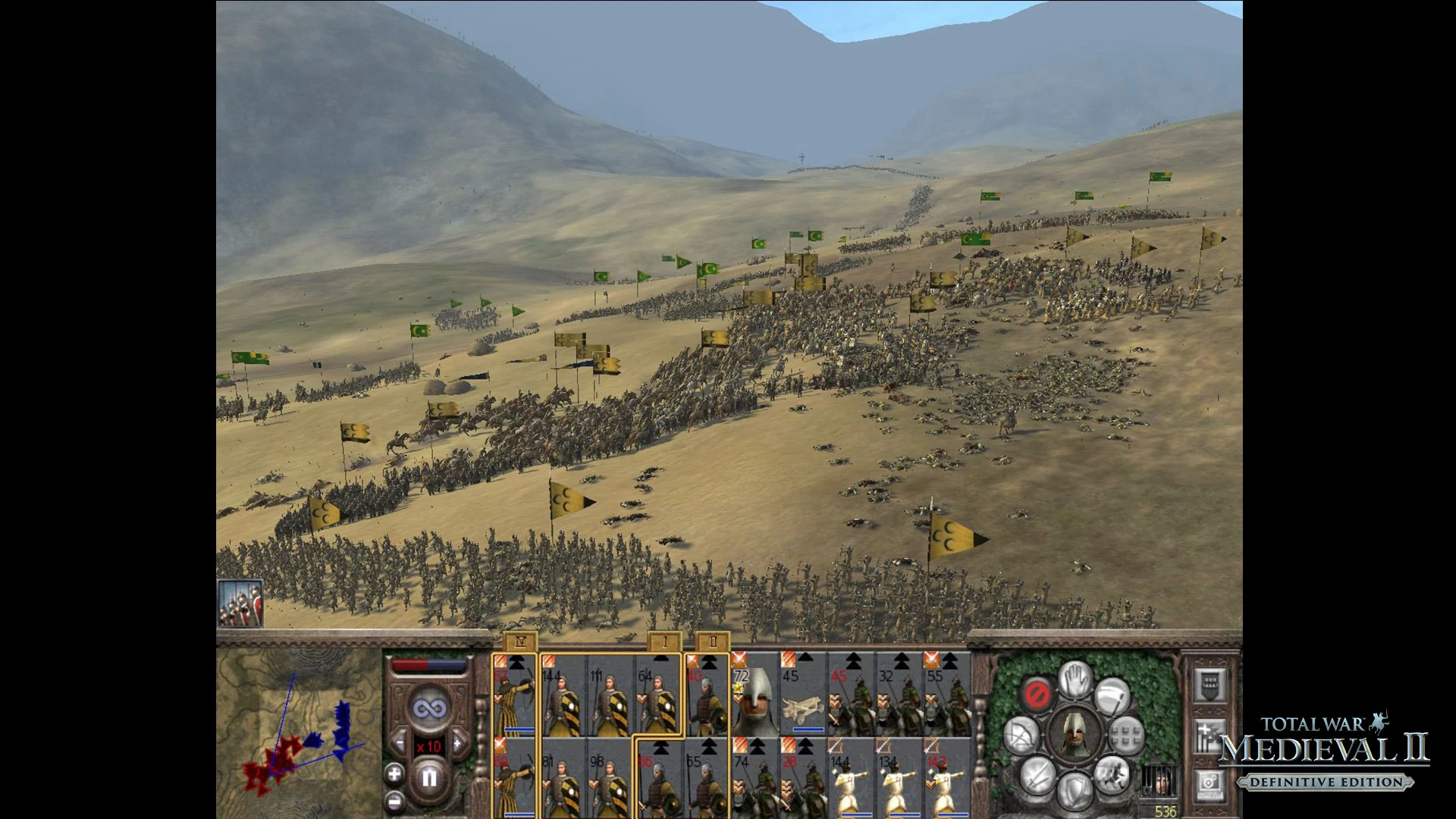
Task: Decrease the battle speed
Action: (400, 743)
